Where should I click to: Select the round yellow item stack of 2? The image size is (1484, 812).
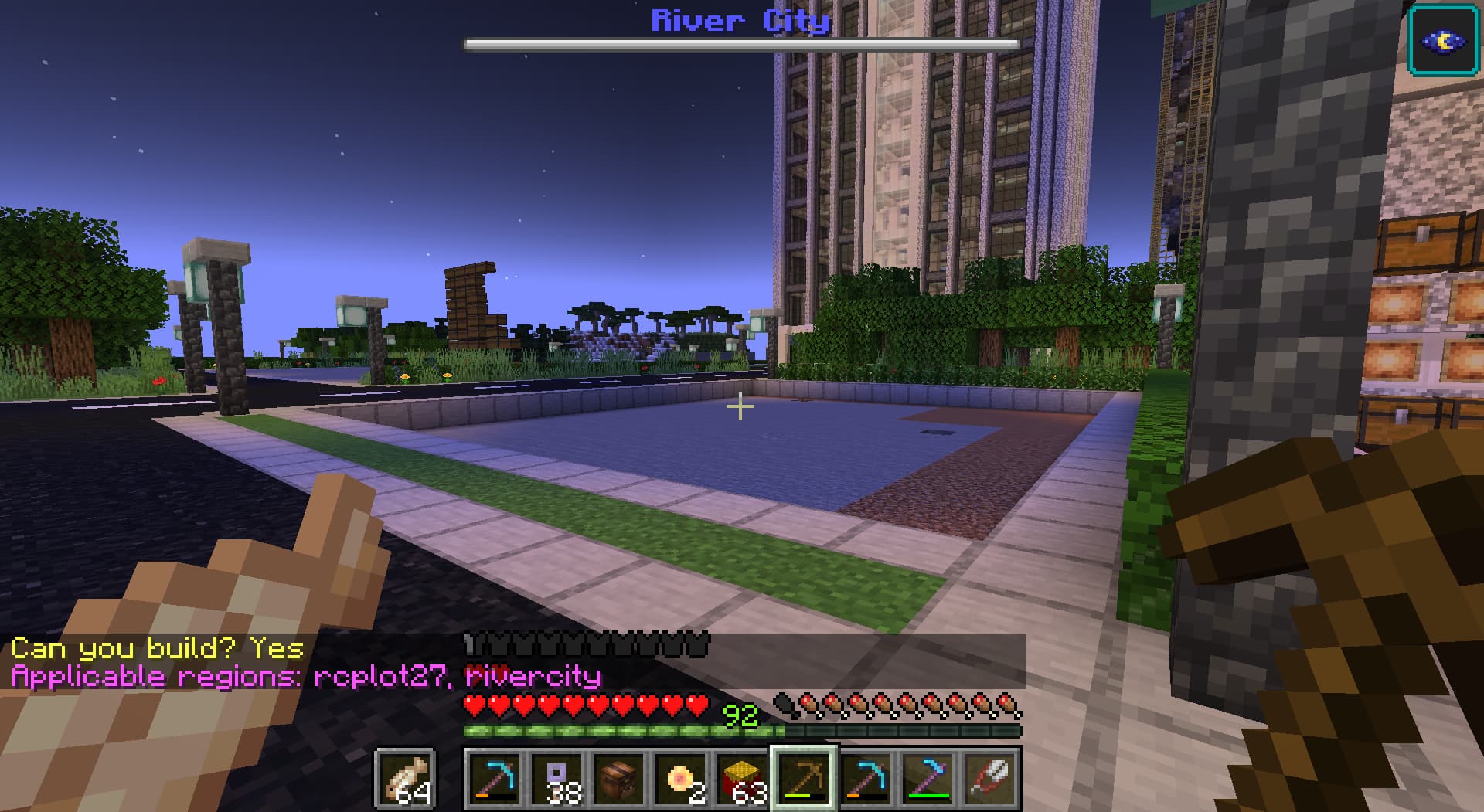[x=680, y=778]
